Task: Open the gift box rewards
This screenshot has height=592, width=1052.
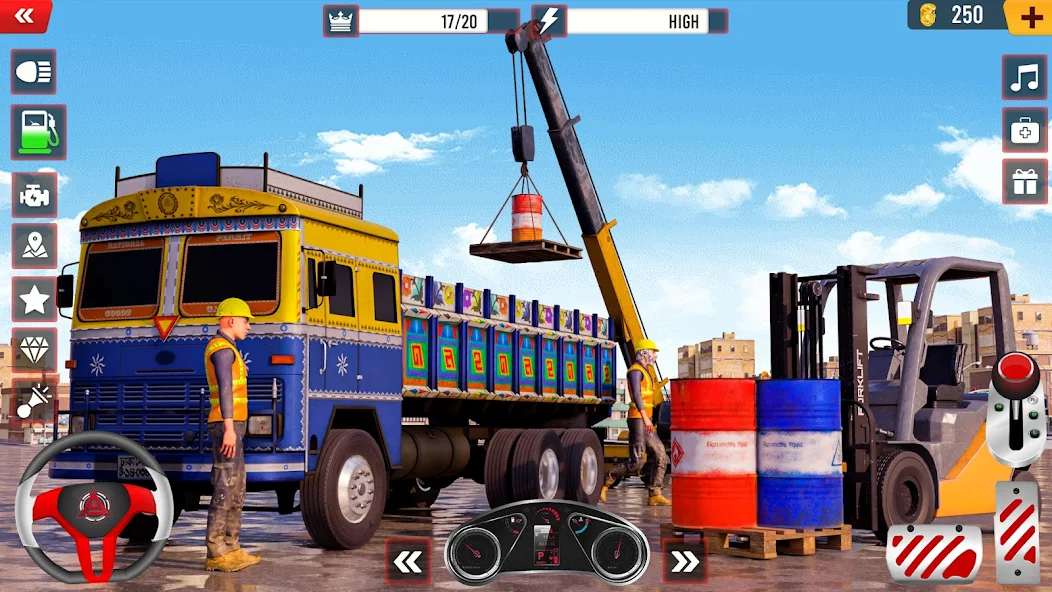Action: [1025, 182]
